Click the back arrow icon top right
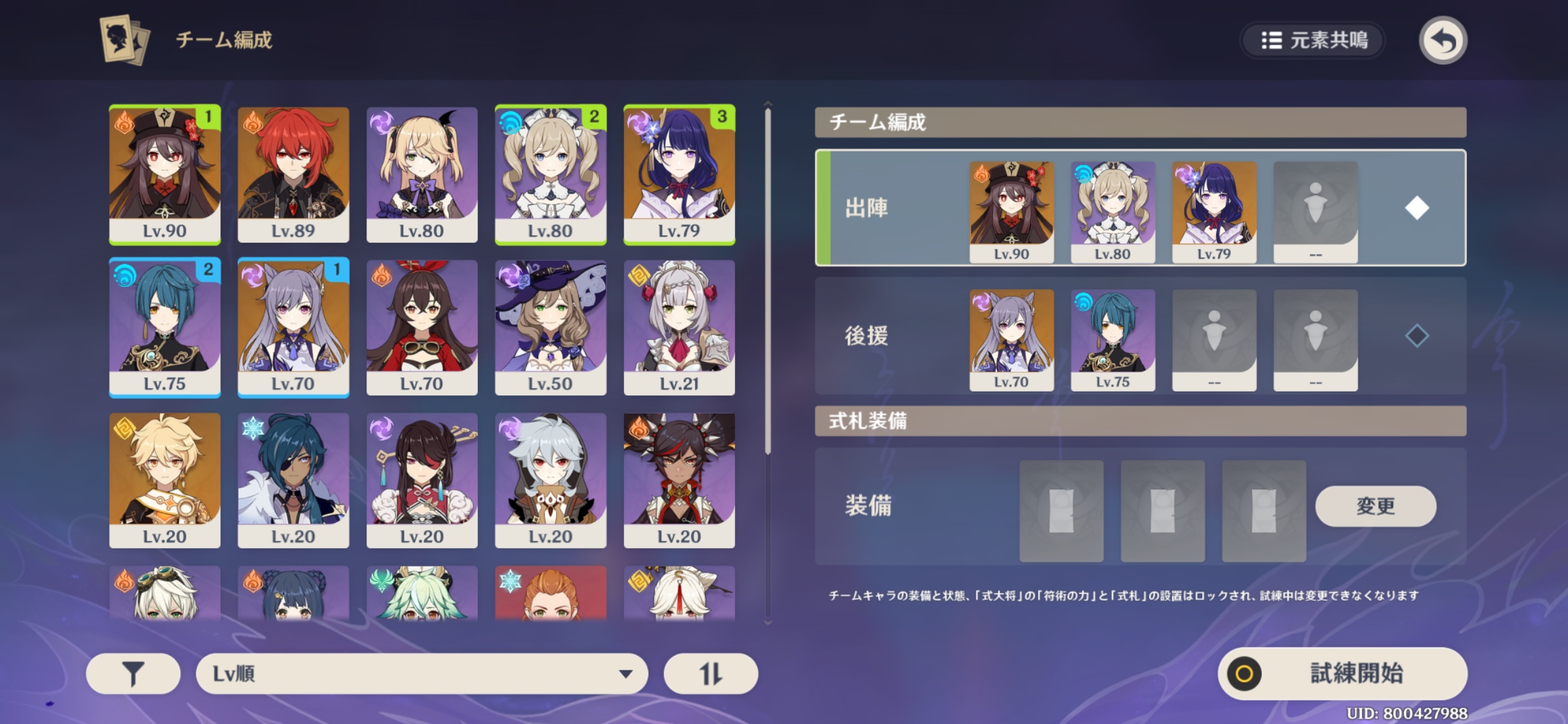This screenshot has width=1568, height=724. click(x=1443, y=40)
